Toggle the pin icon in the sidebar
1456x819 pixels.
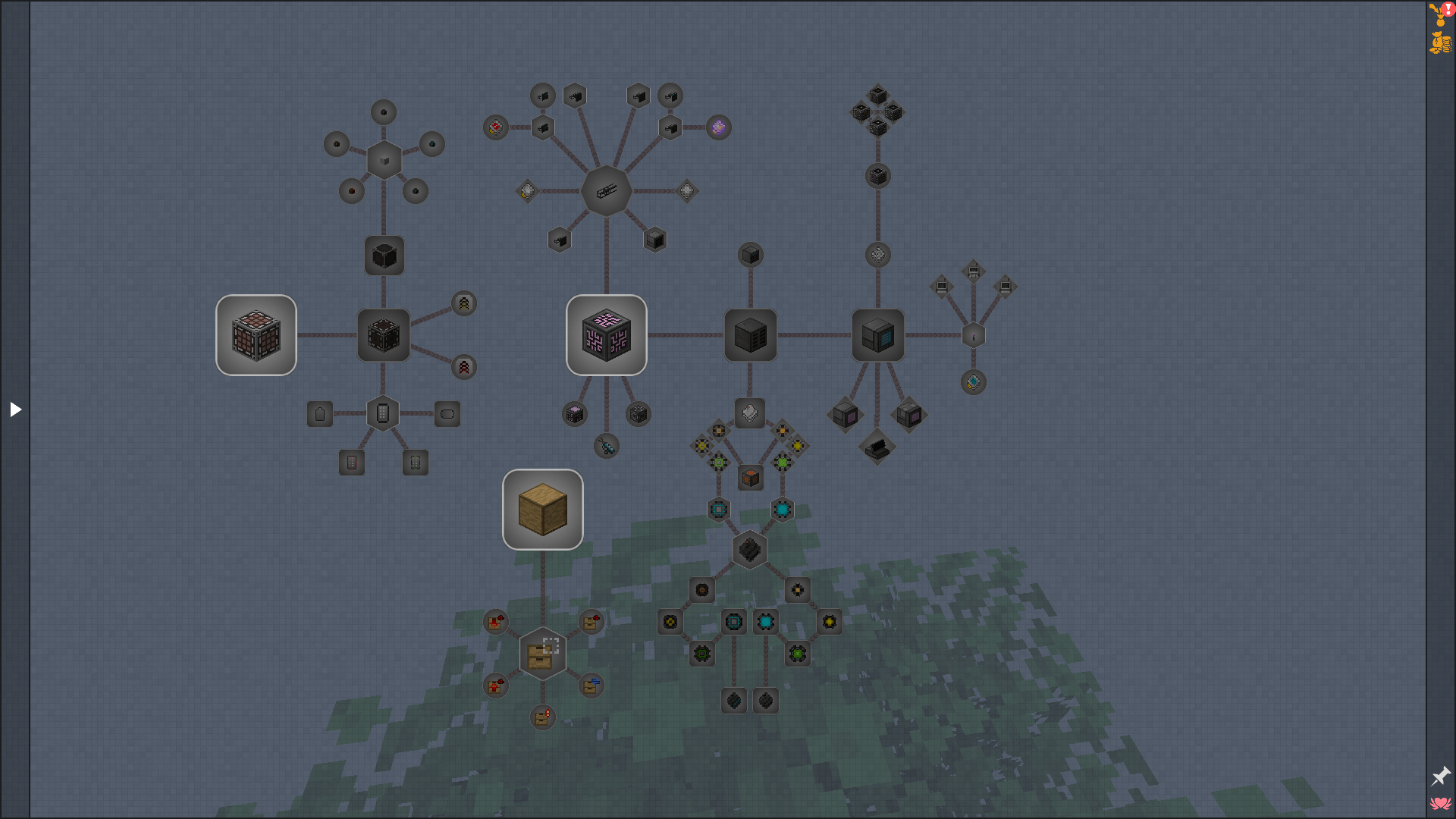coord(1440,776)
